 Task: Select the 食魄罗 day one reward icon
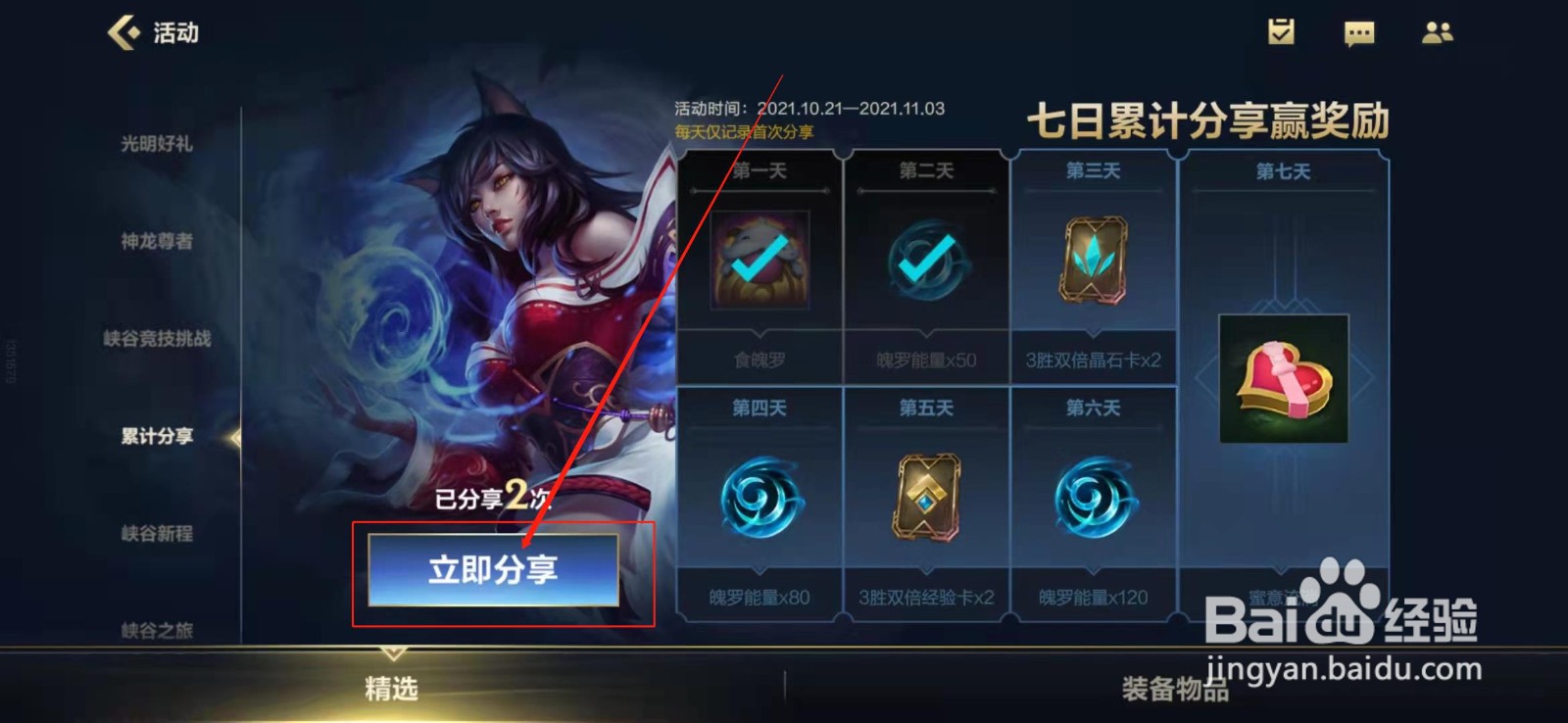(761, 258)
